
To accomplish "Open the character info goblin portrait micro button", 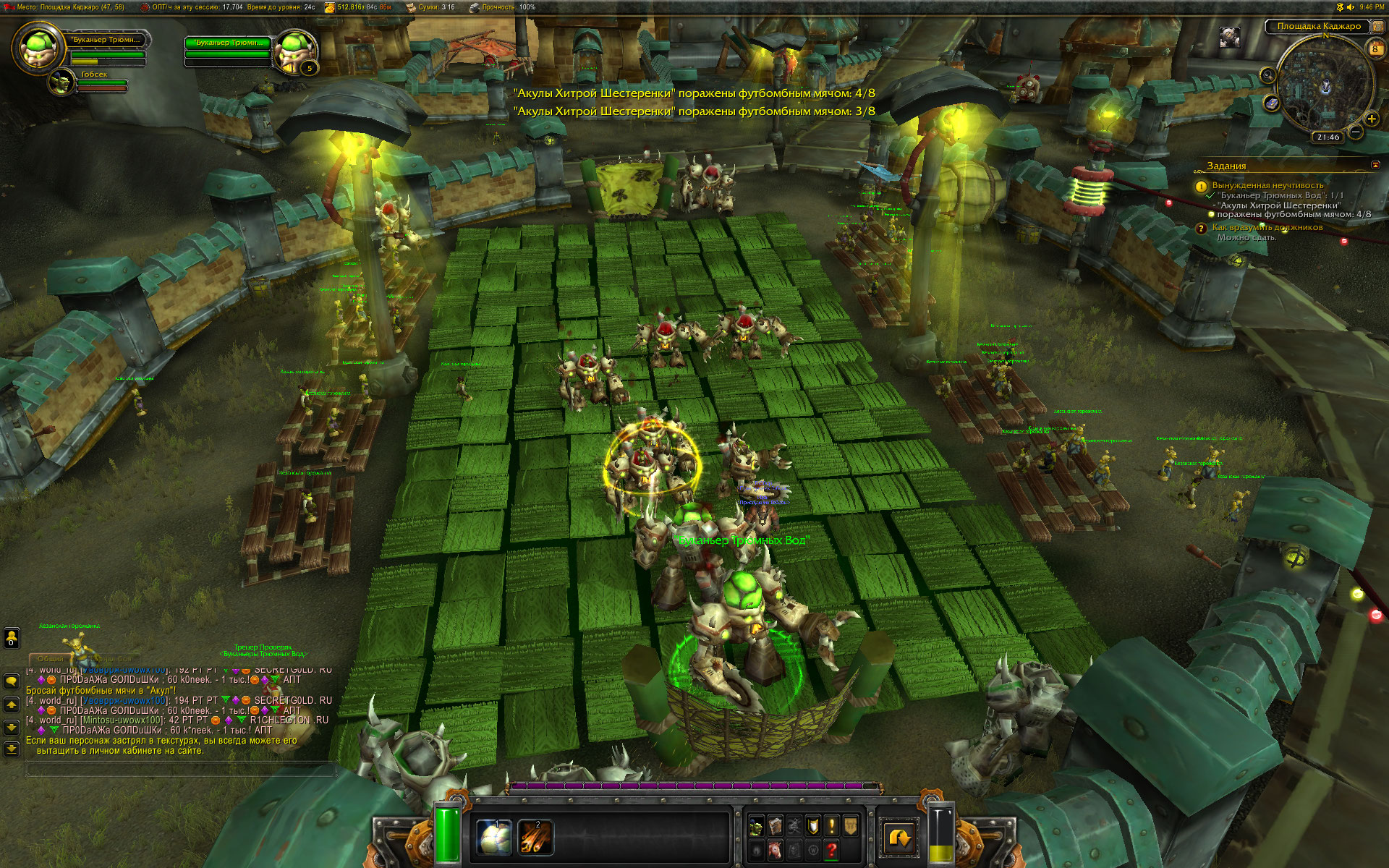I will click(757, 826).
